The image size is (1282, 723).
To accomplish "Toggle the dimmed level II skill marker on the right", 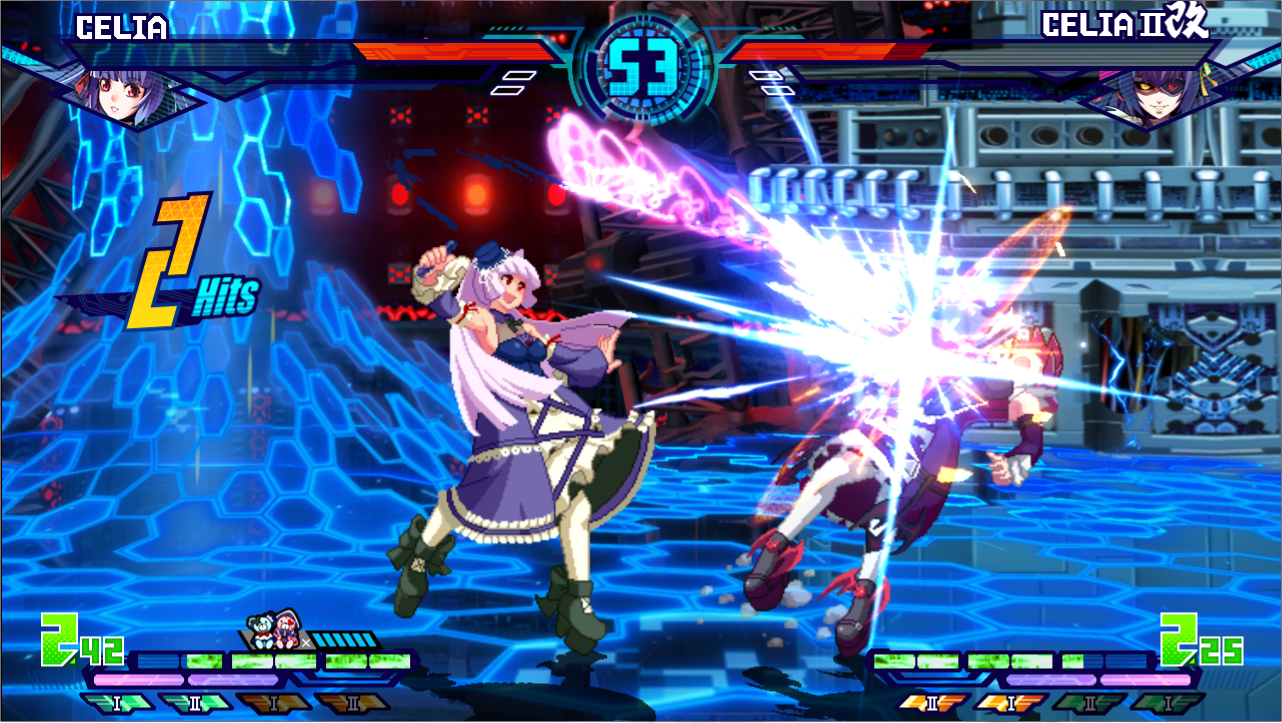I will [1092, 702].
